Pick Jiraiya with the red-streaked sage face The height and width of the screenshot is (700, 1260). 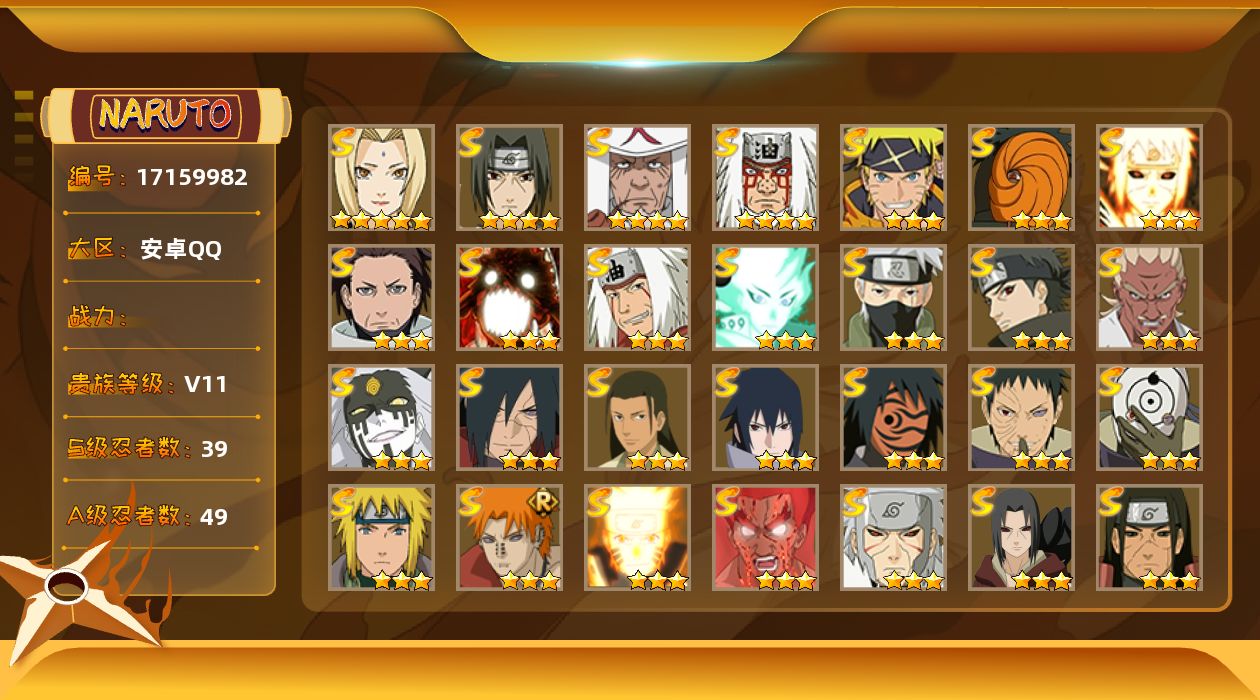[765, 177]
